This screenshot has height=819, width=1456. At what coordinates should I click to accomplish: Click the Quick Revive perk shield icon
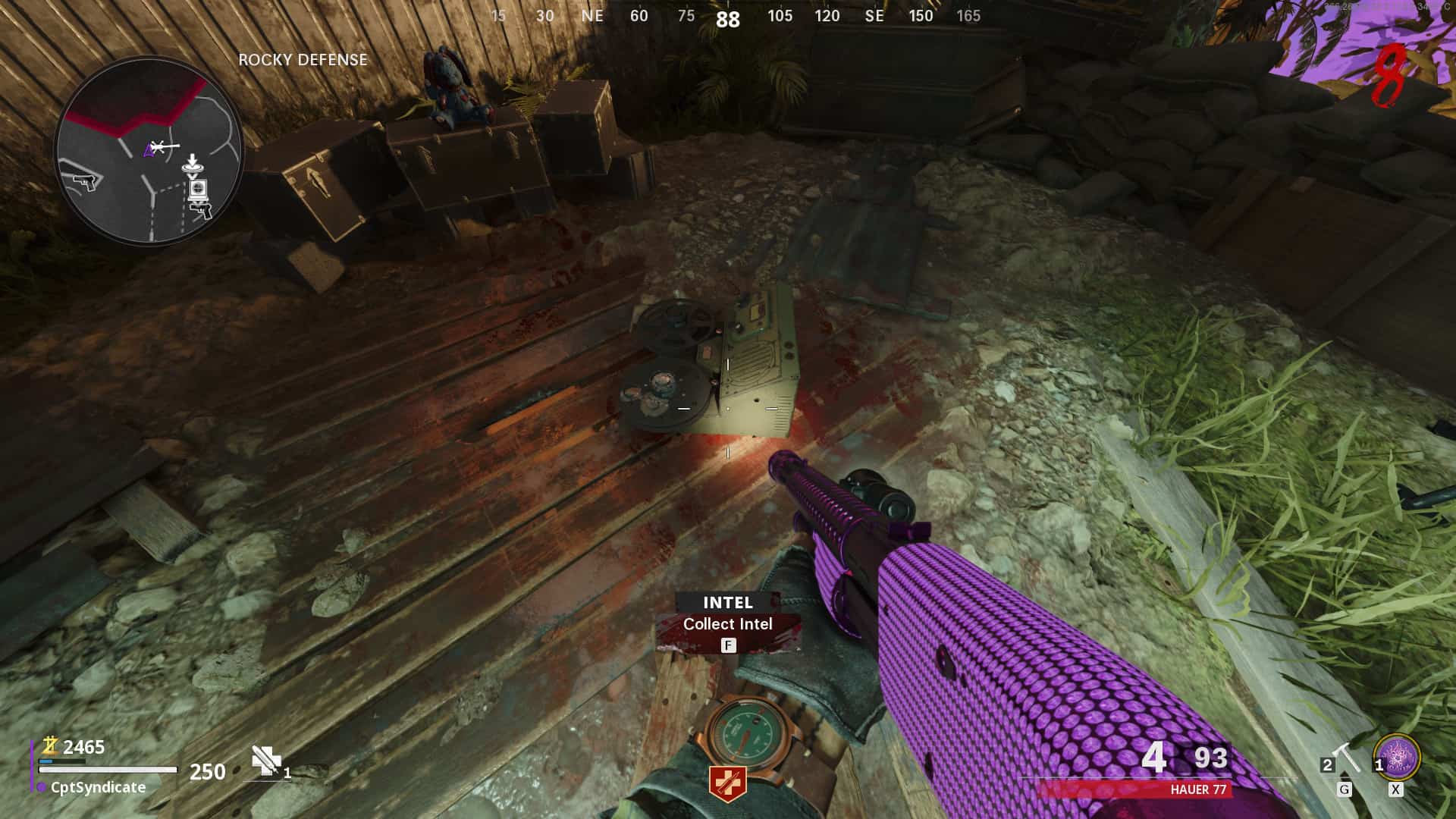(727, 783)
